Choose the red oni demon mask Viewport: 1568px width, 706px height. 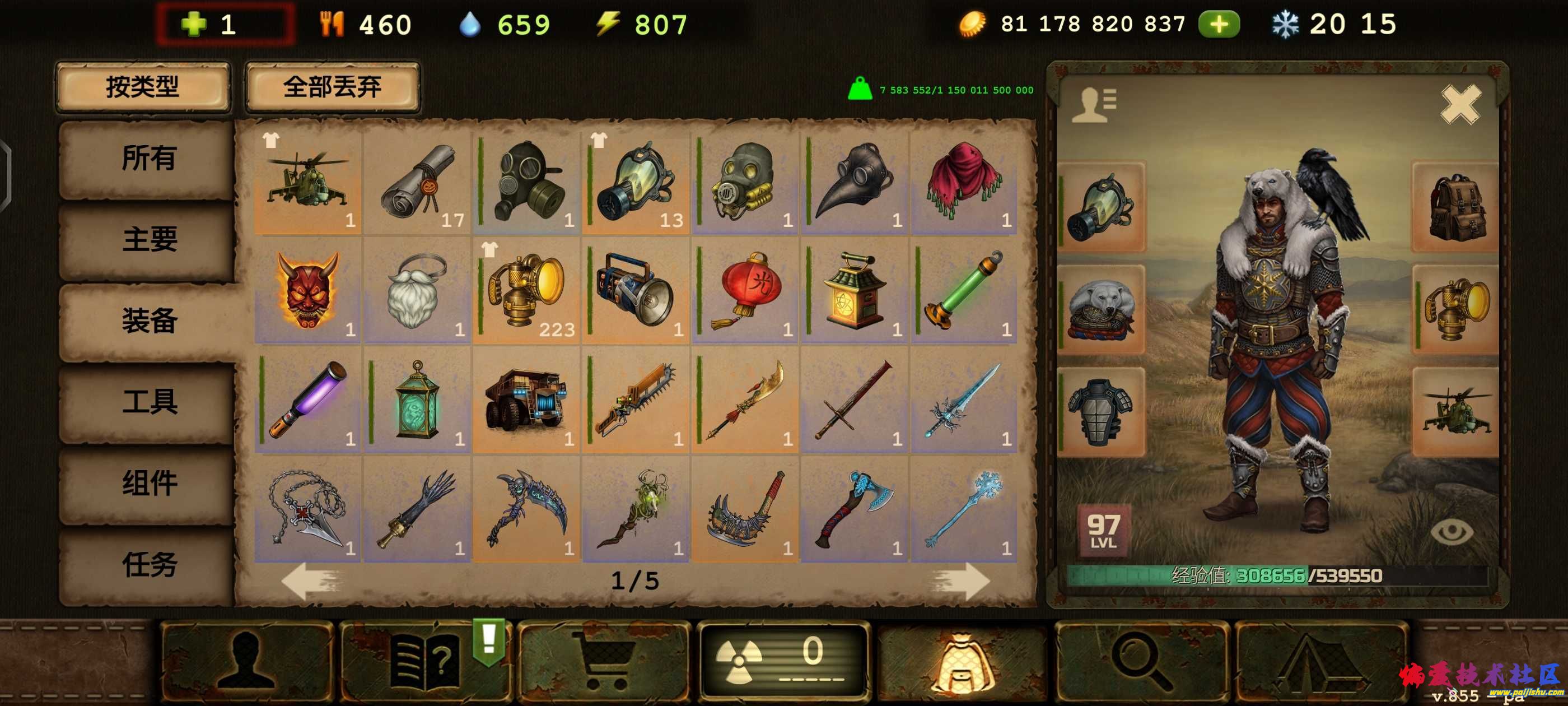click(307, 292)
